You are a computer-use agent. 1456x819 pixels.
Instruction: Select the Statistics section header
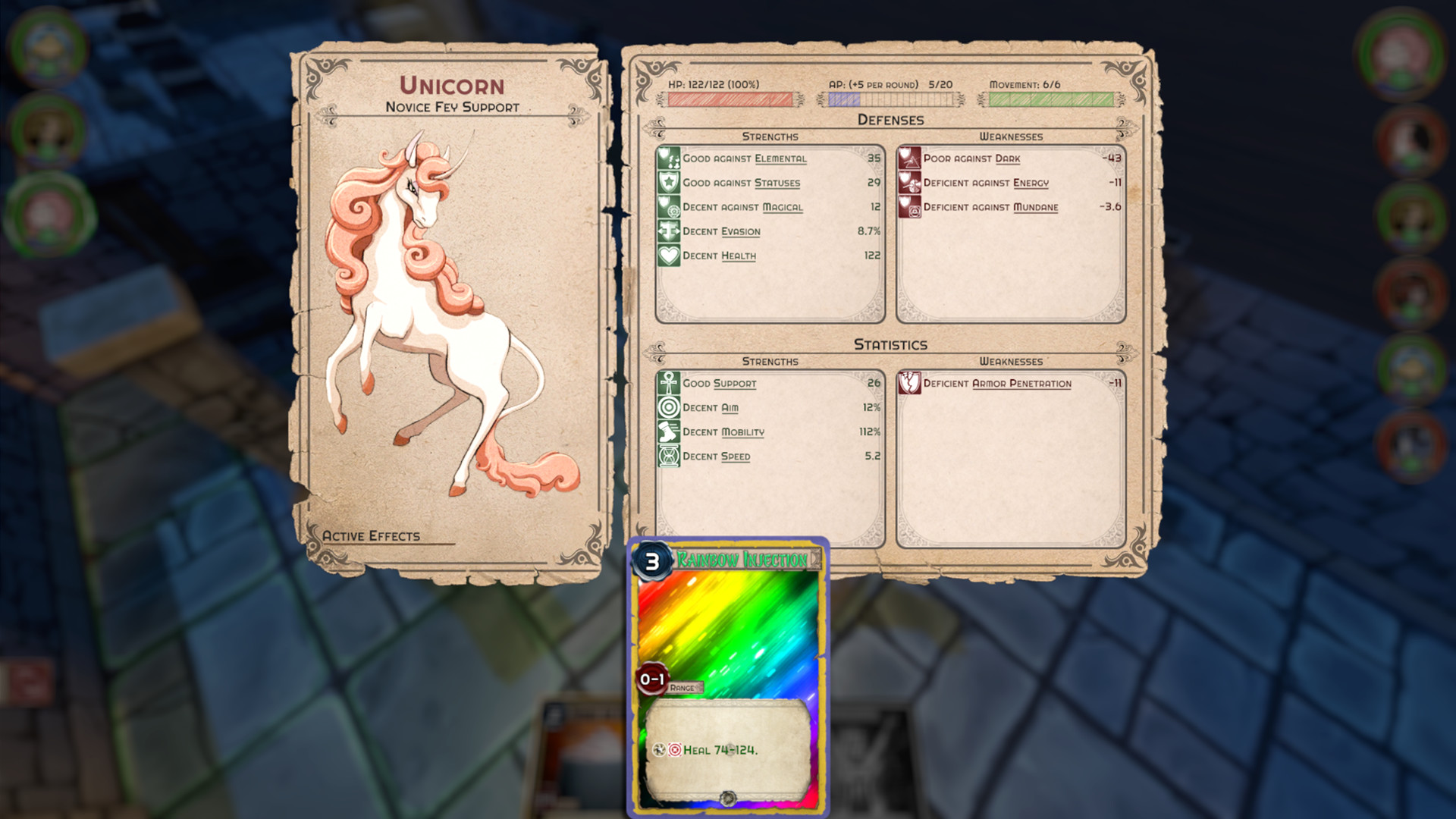(x=890, y=344)
